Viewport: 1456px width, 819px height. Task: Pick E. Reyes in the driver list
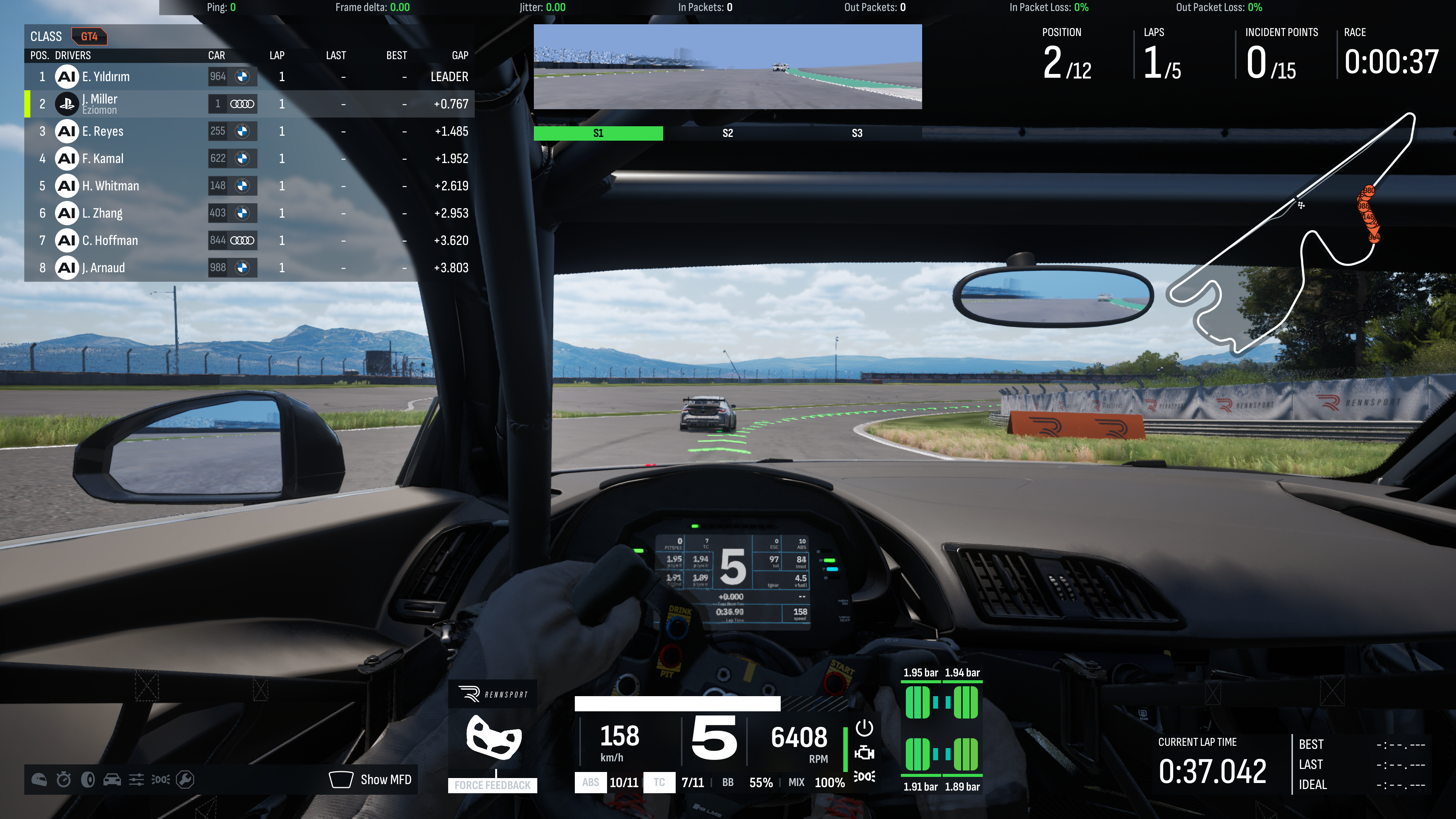click(249, 131)
